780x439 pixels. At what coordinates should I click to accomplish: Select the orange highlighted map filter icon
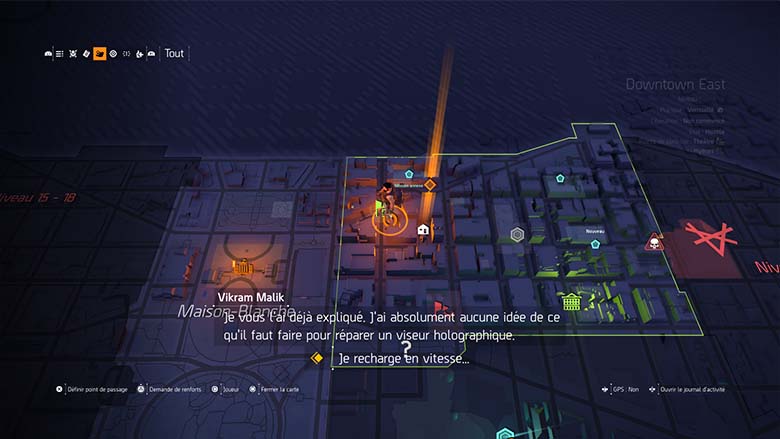100,54
